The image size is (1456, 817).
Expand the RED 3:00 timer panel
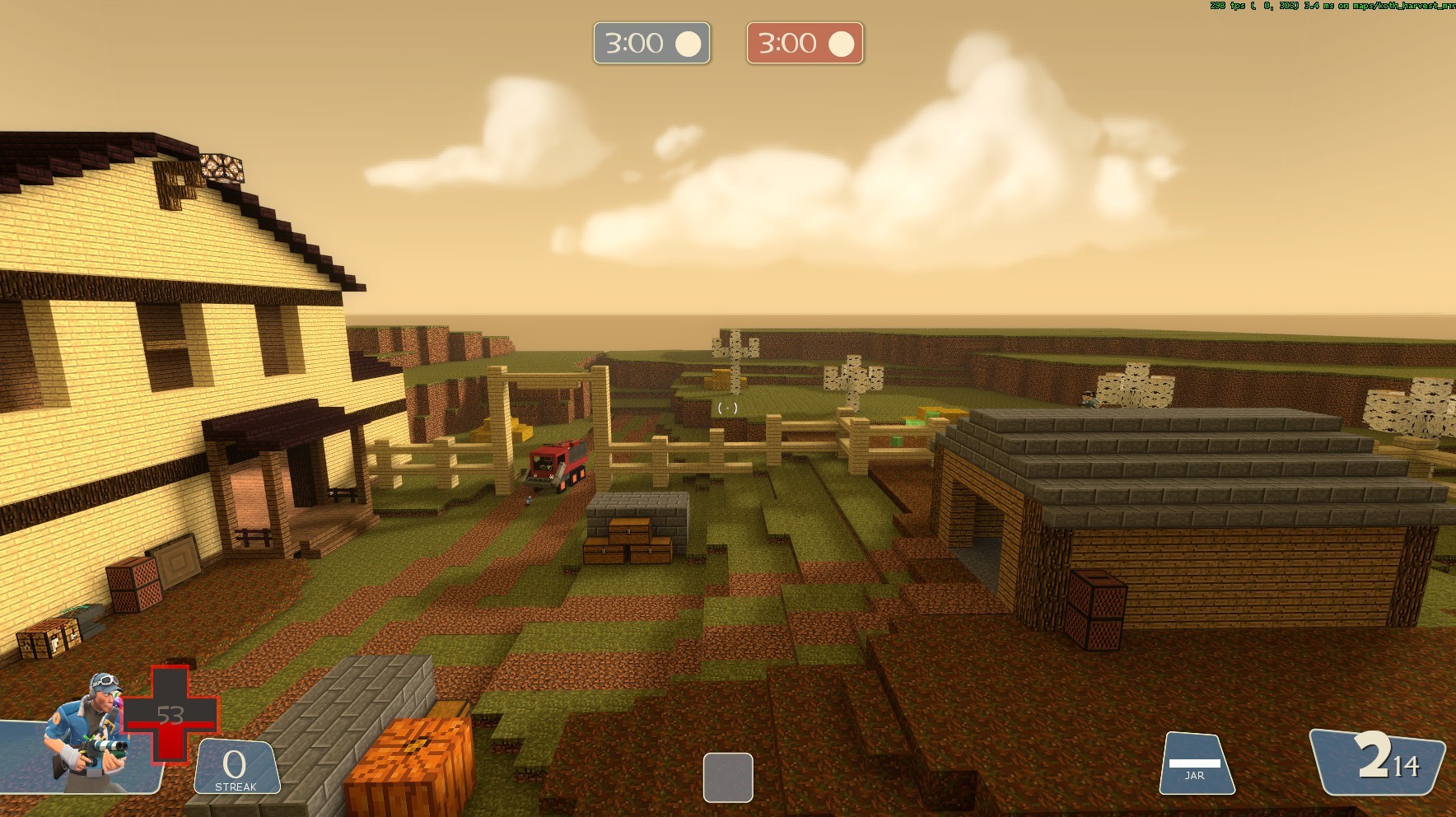point(804,44)
